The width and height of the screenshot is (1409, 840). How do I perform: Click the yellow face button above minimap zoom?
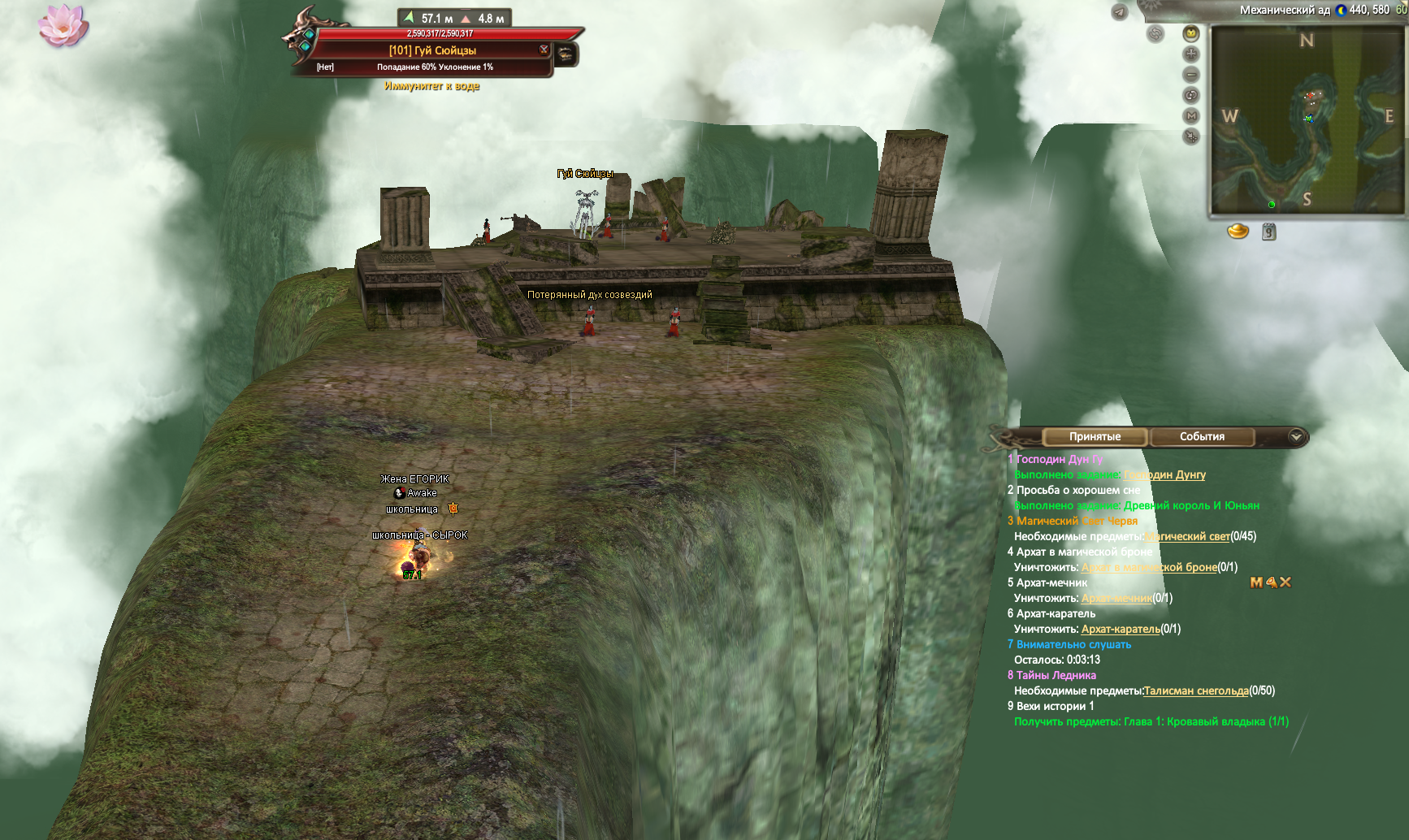tap(1191, 33)
